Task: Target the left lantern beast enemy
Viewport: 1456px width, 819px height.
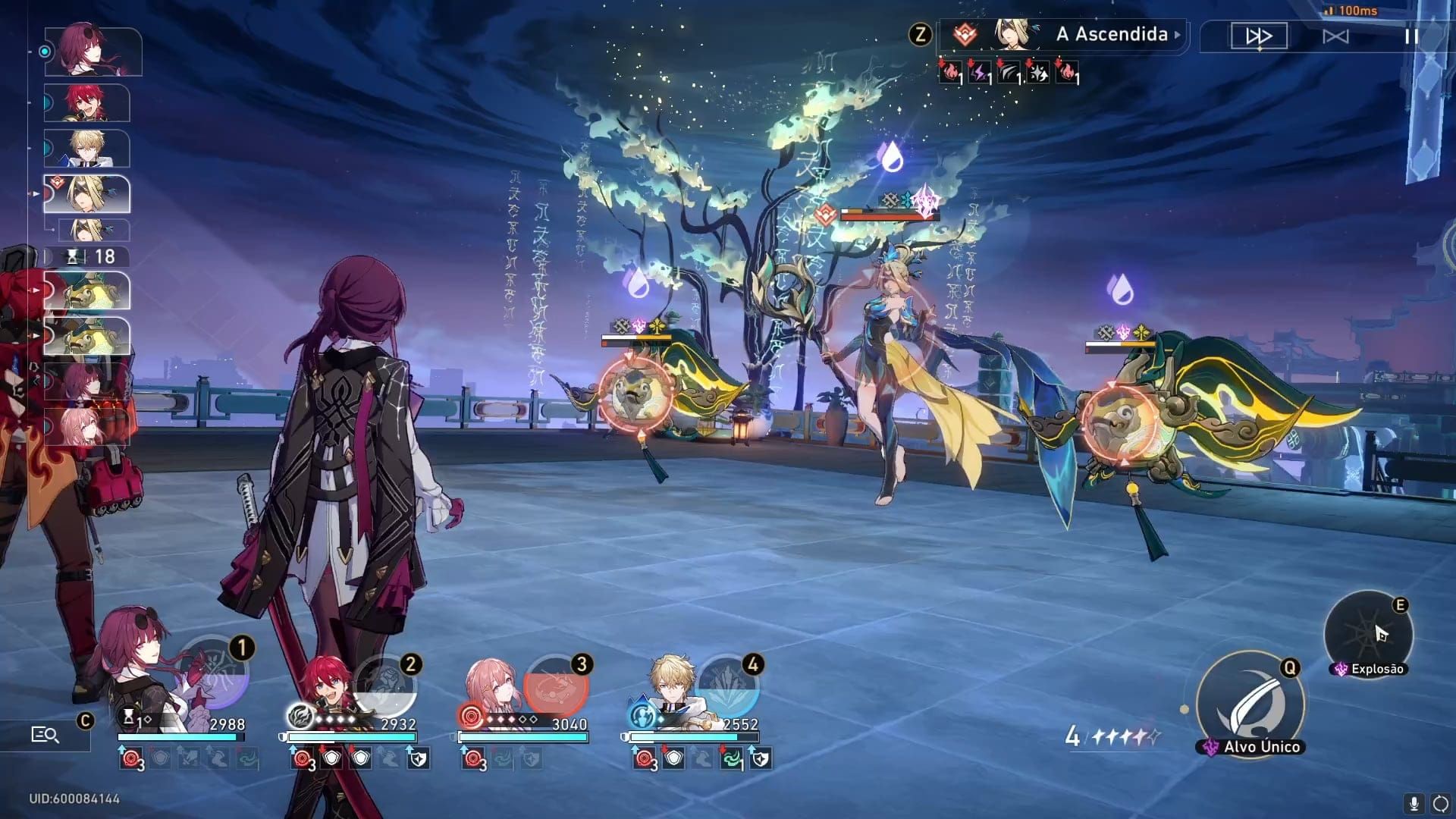Action: tap(635, 393)
